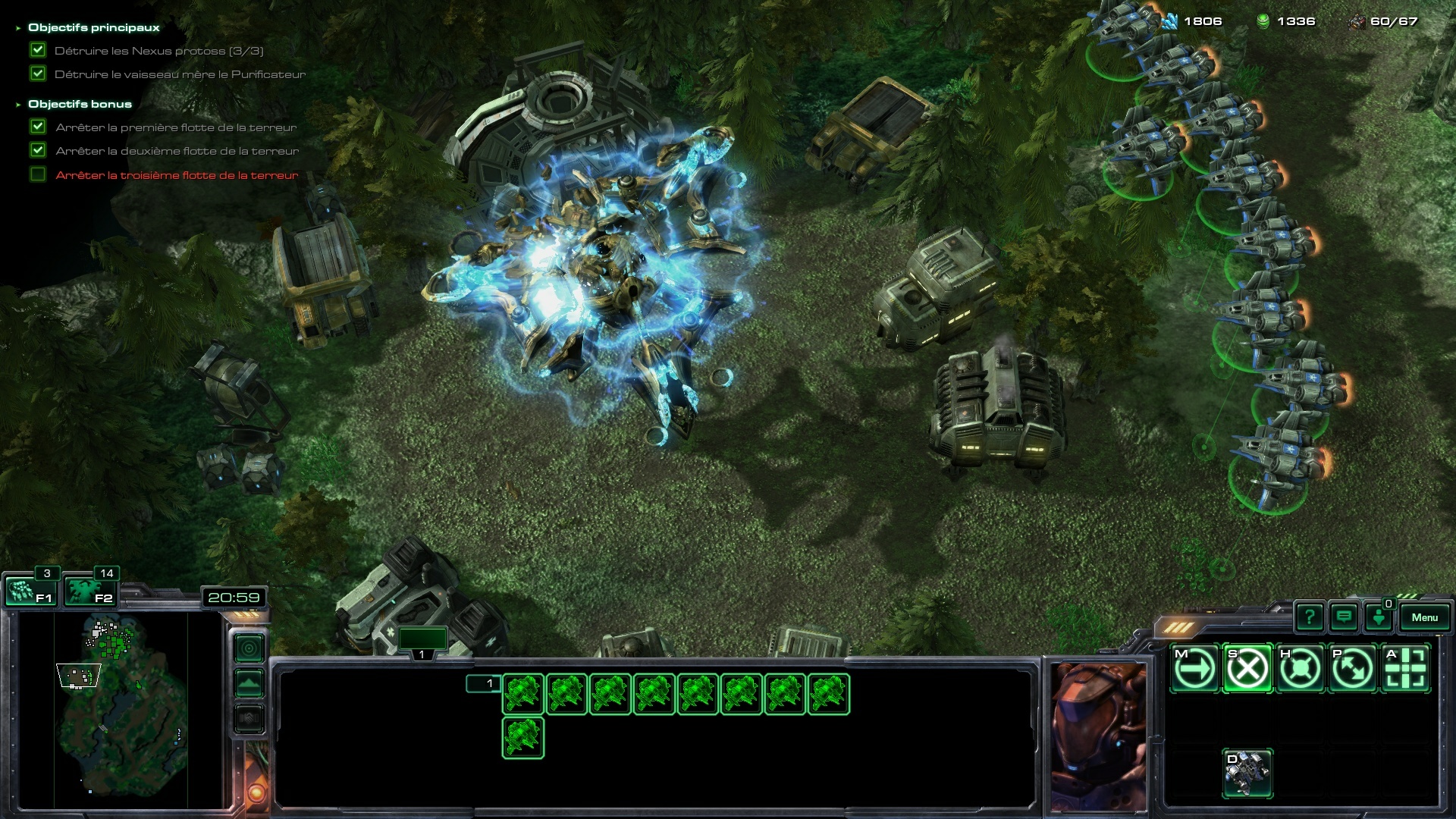Viewport: 1456px width, 819px height.
Task: Select the Hold Position command
Action: pos(1301,669)
